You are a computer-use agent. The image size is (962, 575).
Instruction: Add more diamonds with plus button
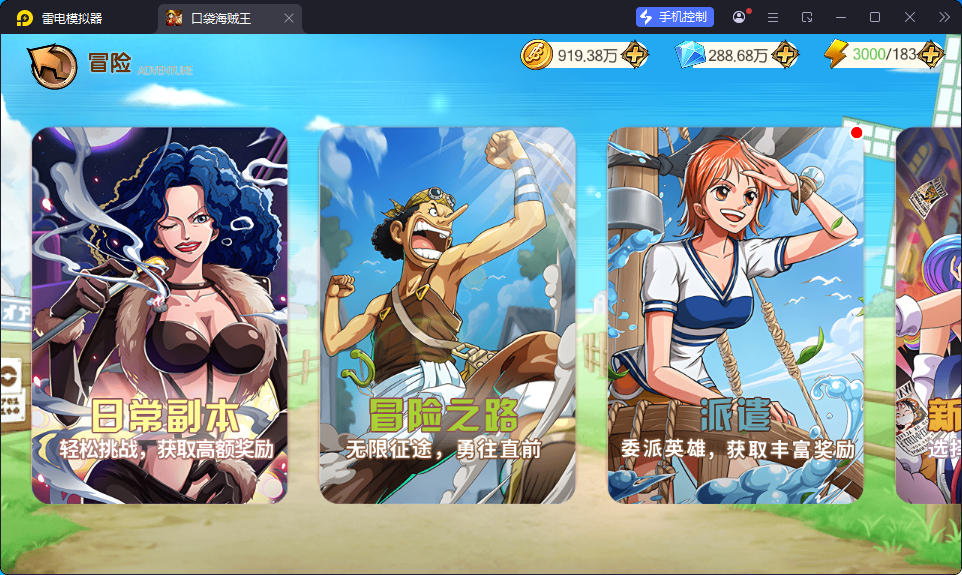point(785,55)
